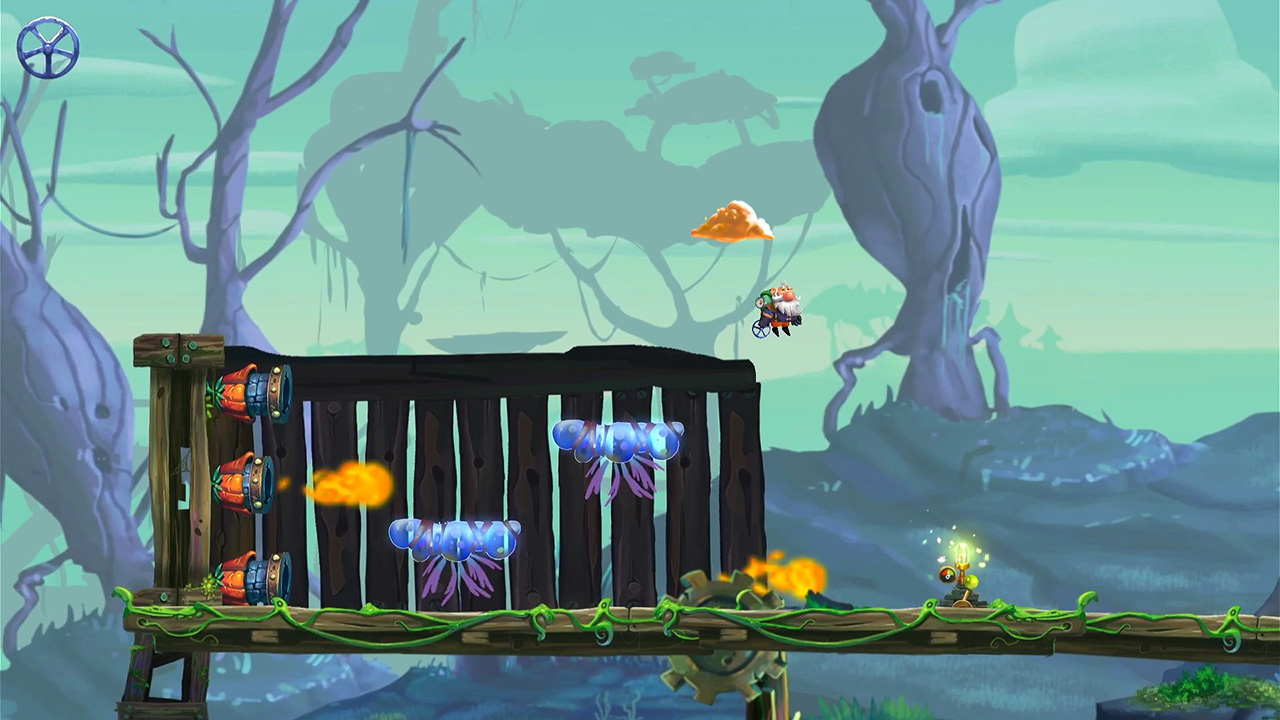Click the propeller wheel under the dwarf's cart
Screen dimensions: 1280x720
pos(760,328)
